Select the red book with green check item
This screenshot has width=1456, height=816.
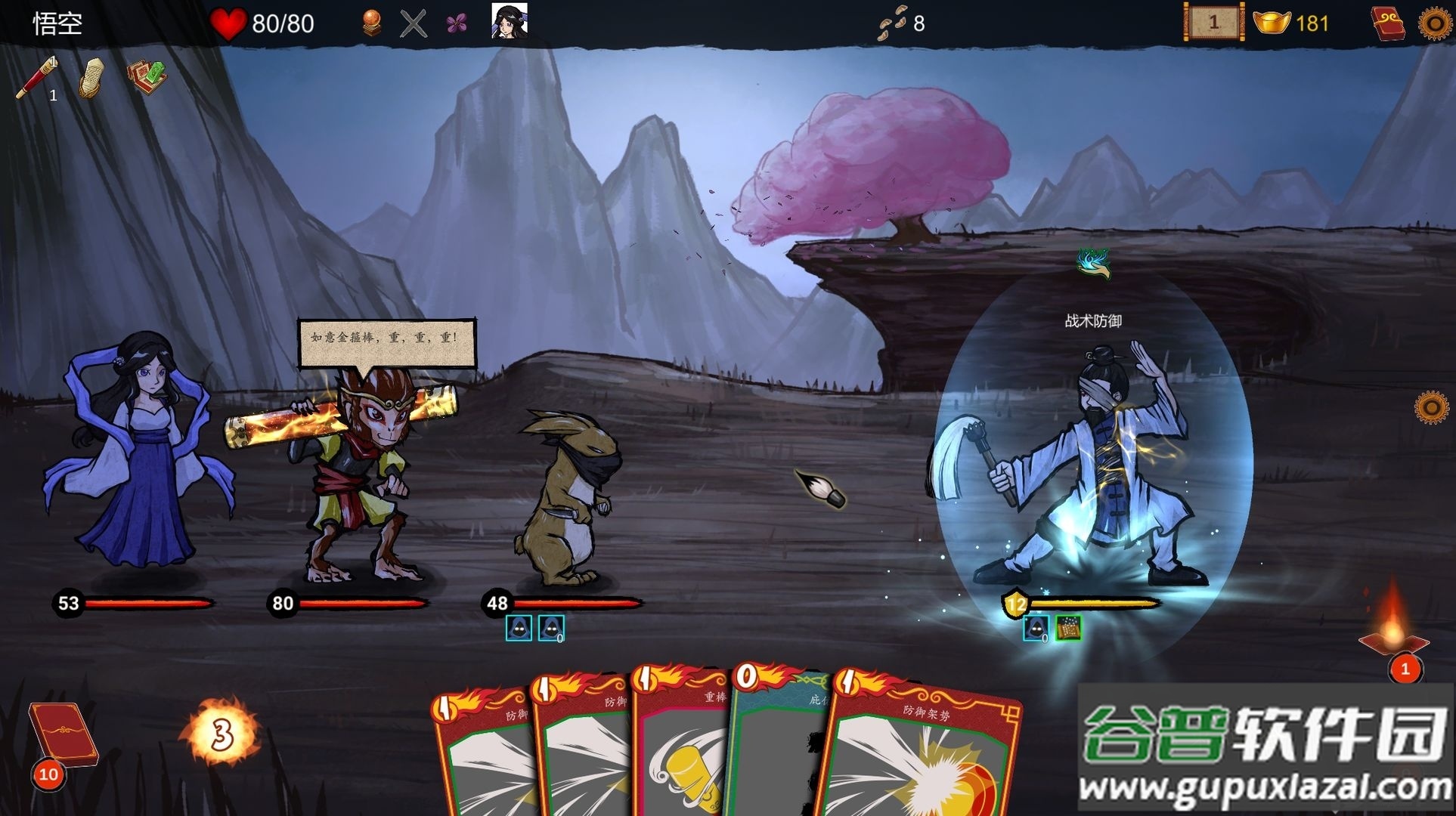pyautogui.click(x=147, y=76)
